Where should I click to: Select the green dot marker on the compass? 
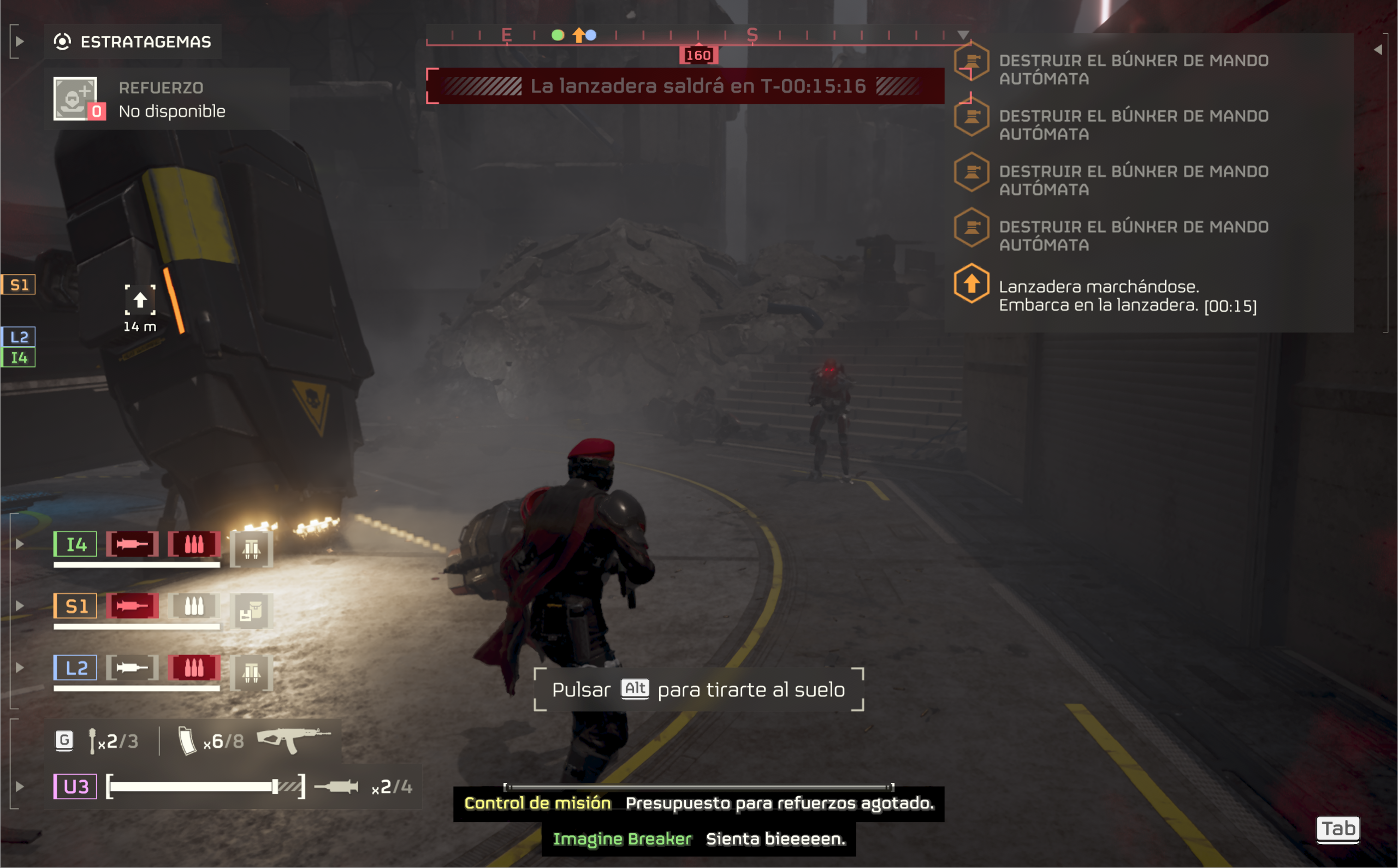[558, 35]
